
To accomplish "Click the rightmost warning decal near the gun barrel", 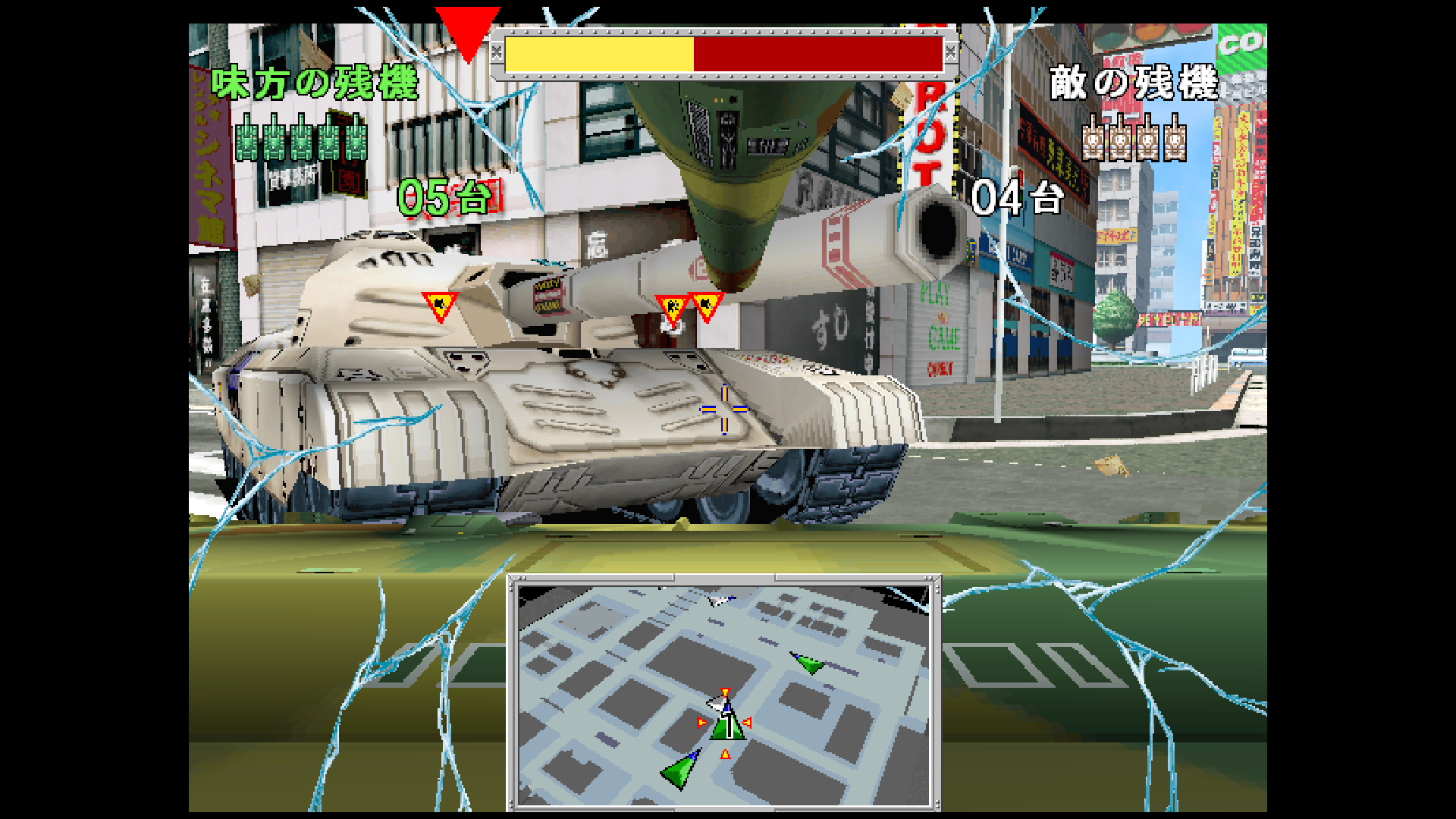I will pyautogui.click(x=705, y=303).
